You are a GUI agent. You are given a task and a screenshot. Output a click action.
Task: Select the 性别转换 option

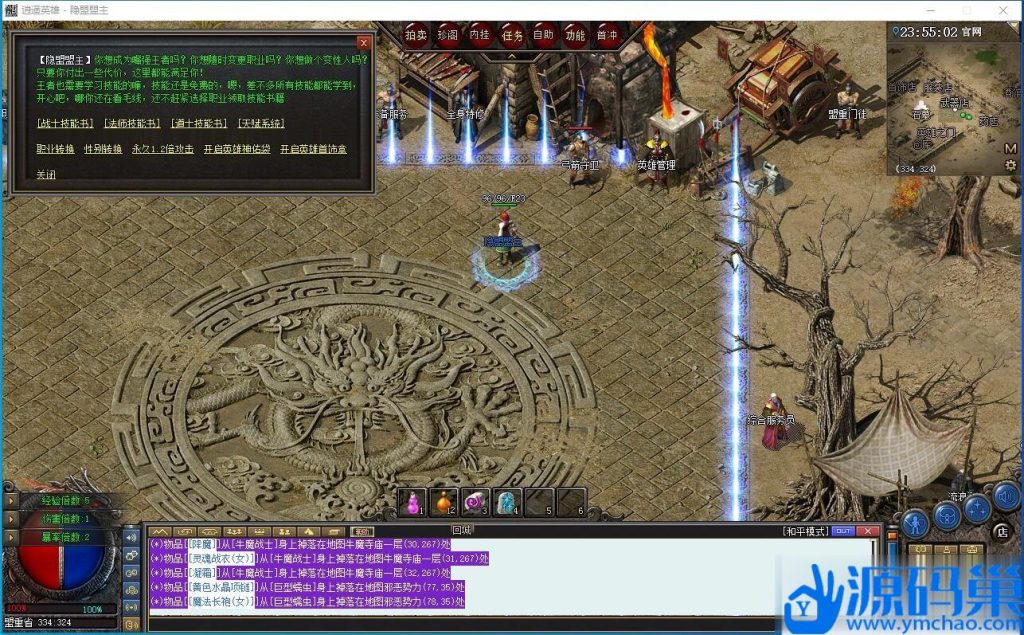[102, 149]
